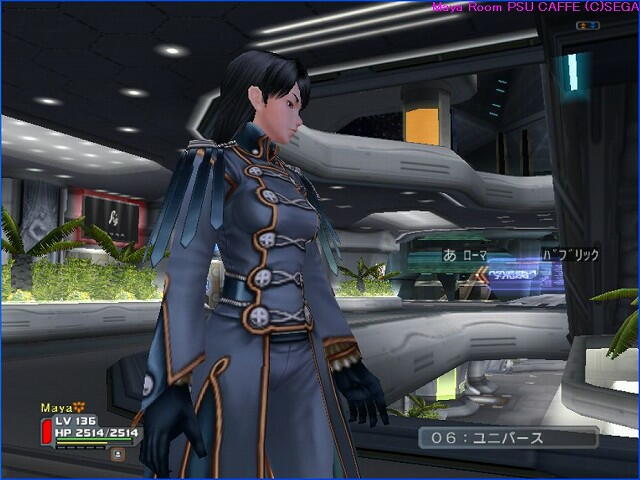Image resolution: width=640 pixels, height=480 pixels.
Task: Select Maya's player name tag
Action: [56, 408]
